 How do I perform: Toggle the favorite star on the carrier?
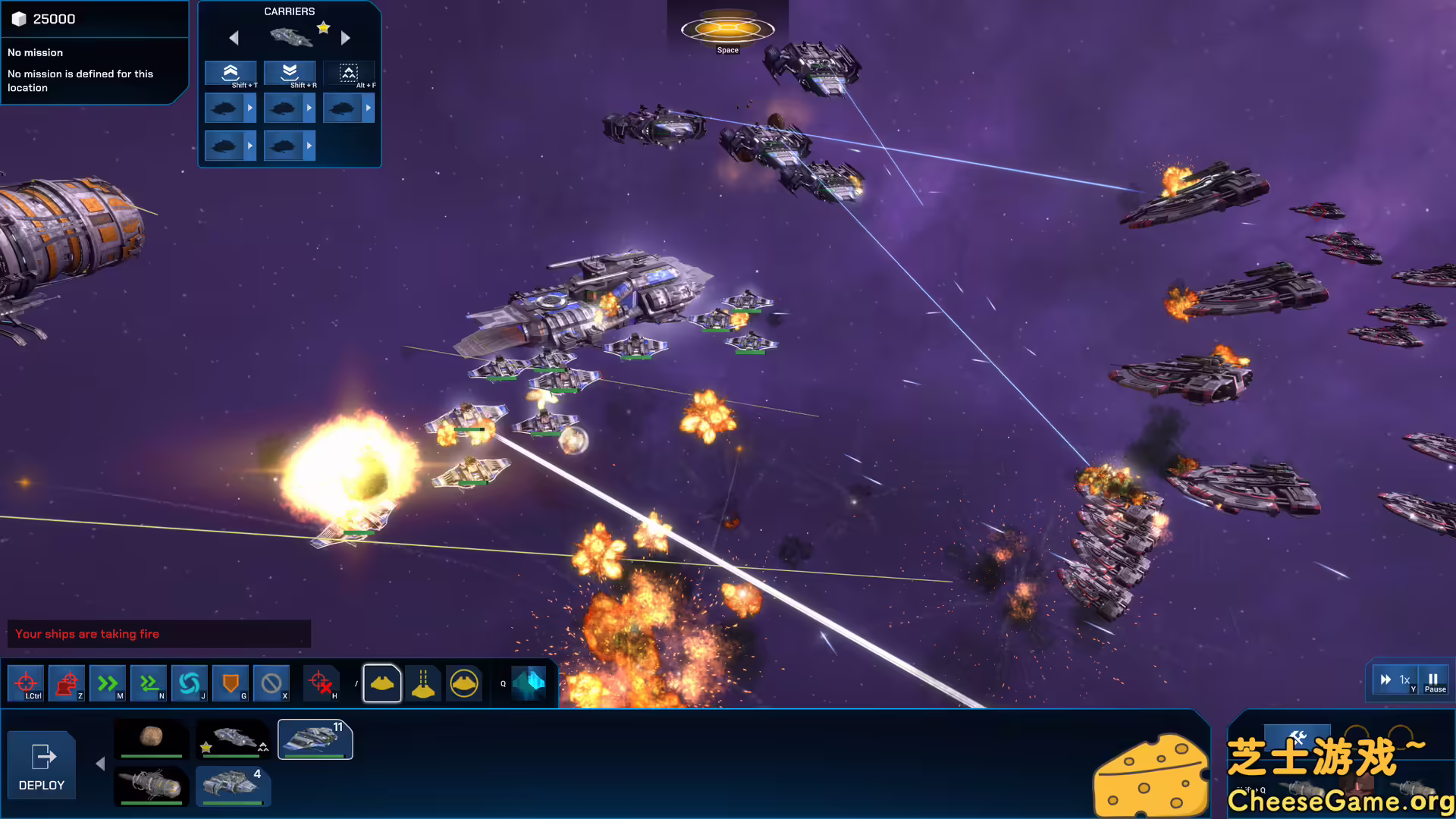pyautogui.click(x=324, y=27)
